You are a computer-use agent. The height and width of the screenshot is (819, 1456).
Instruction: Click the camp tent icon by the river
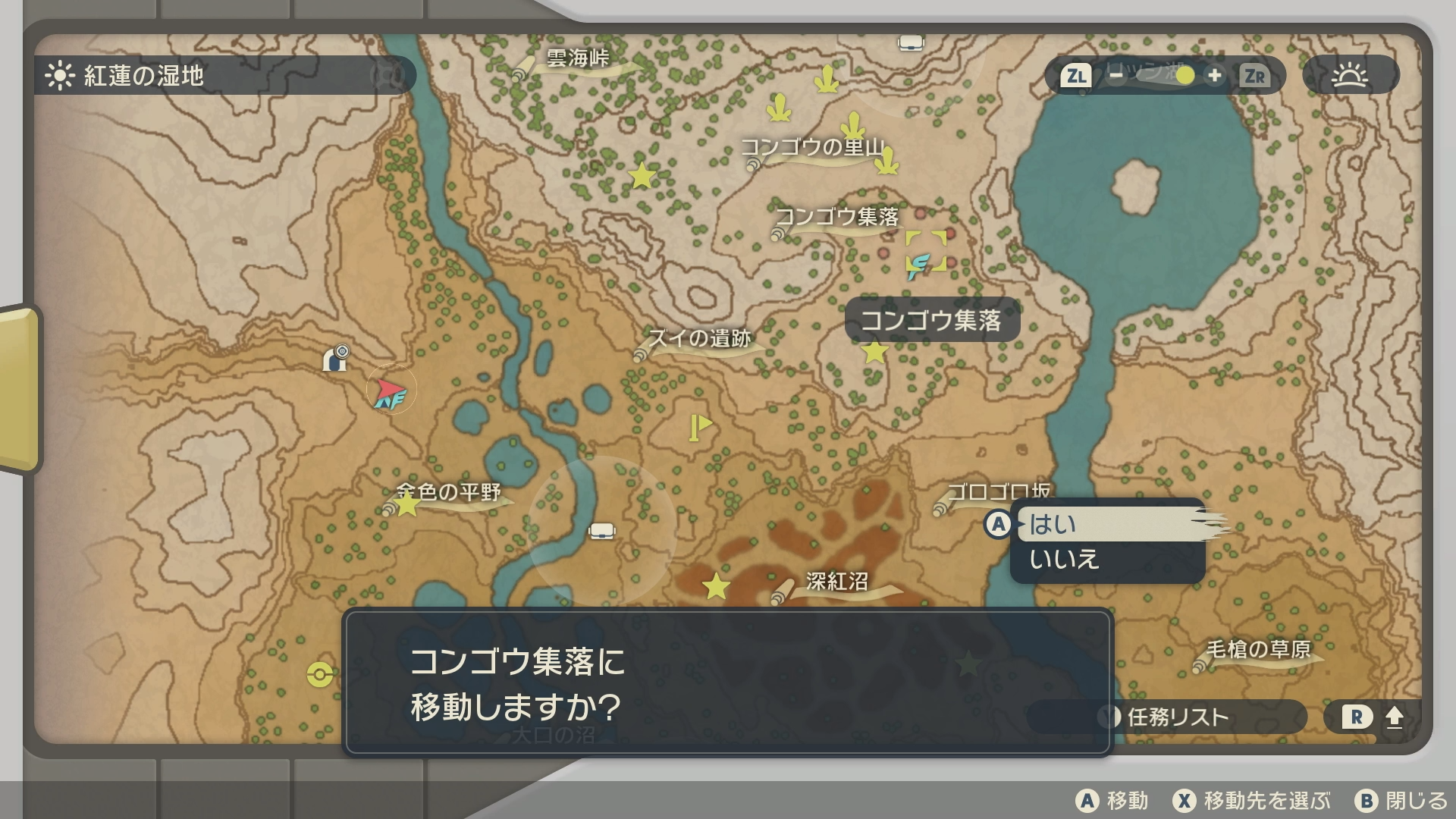[601, 530]
